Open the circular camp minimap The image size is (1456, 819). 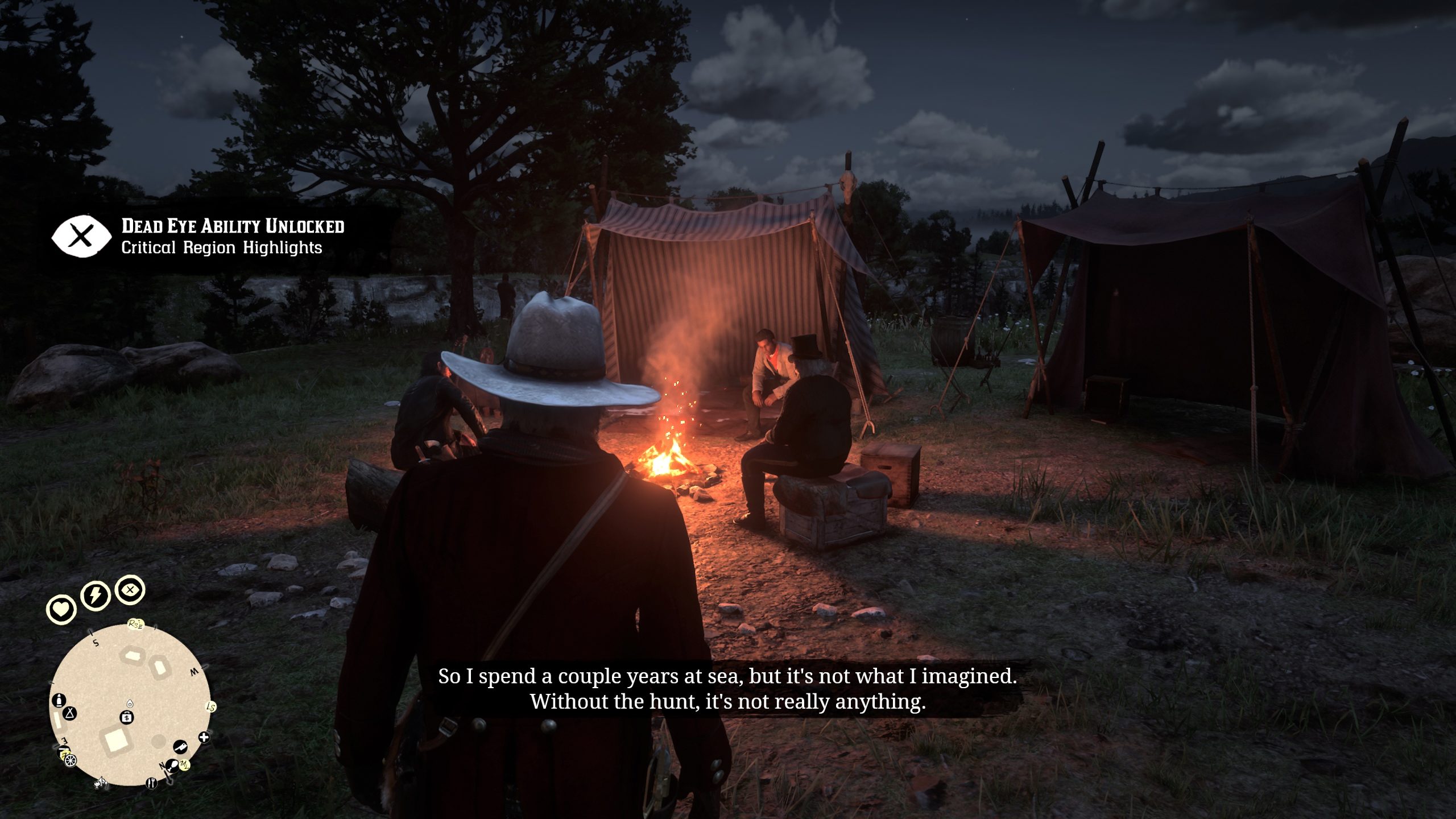[130, 704]
